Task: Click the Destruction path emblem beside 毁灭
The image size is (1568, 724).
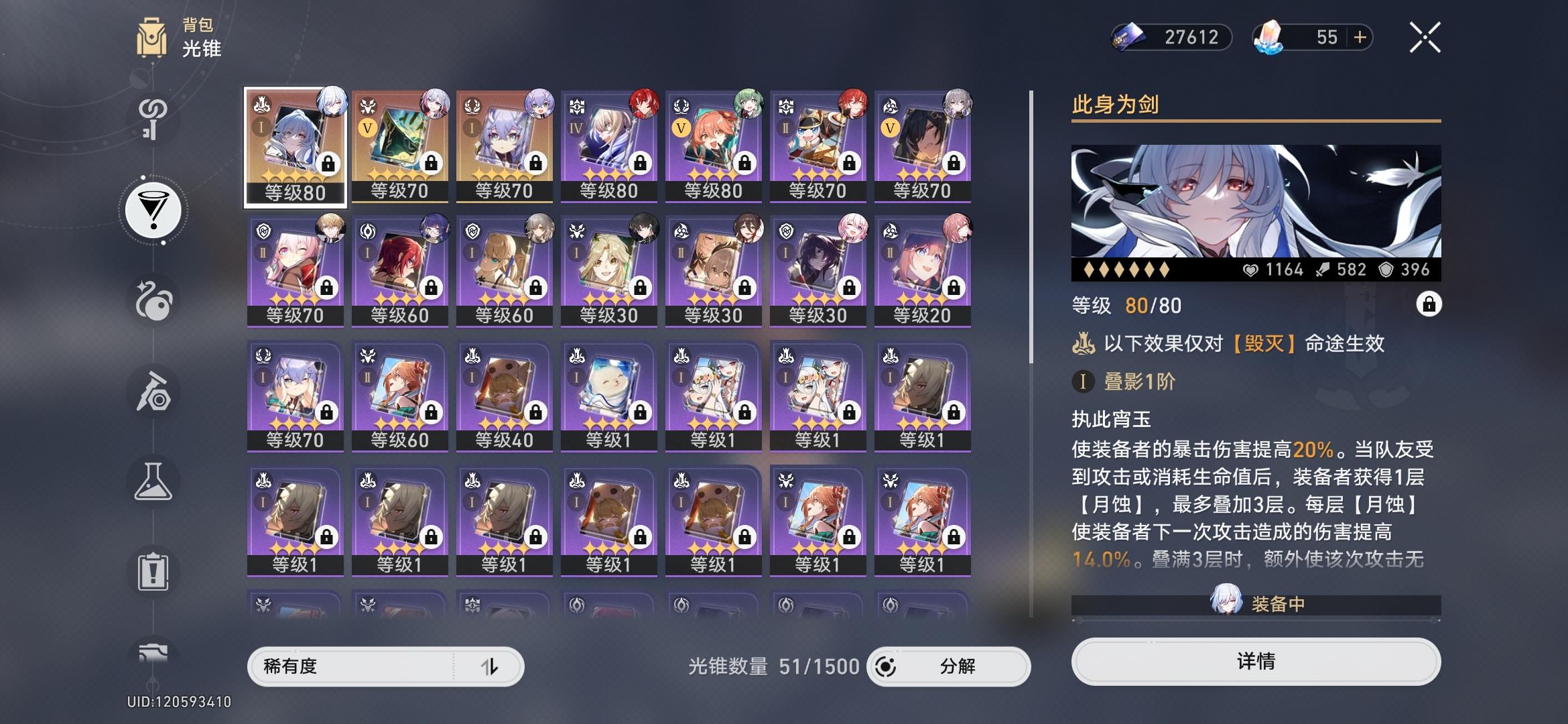Action: pyautogui.click(x=1084, y=343)
